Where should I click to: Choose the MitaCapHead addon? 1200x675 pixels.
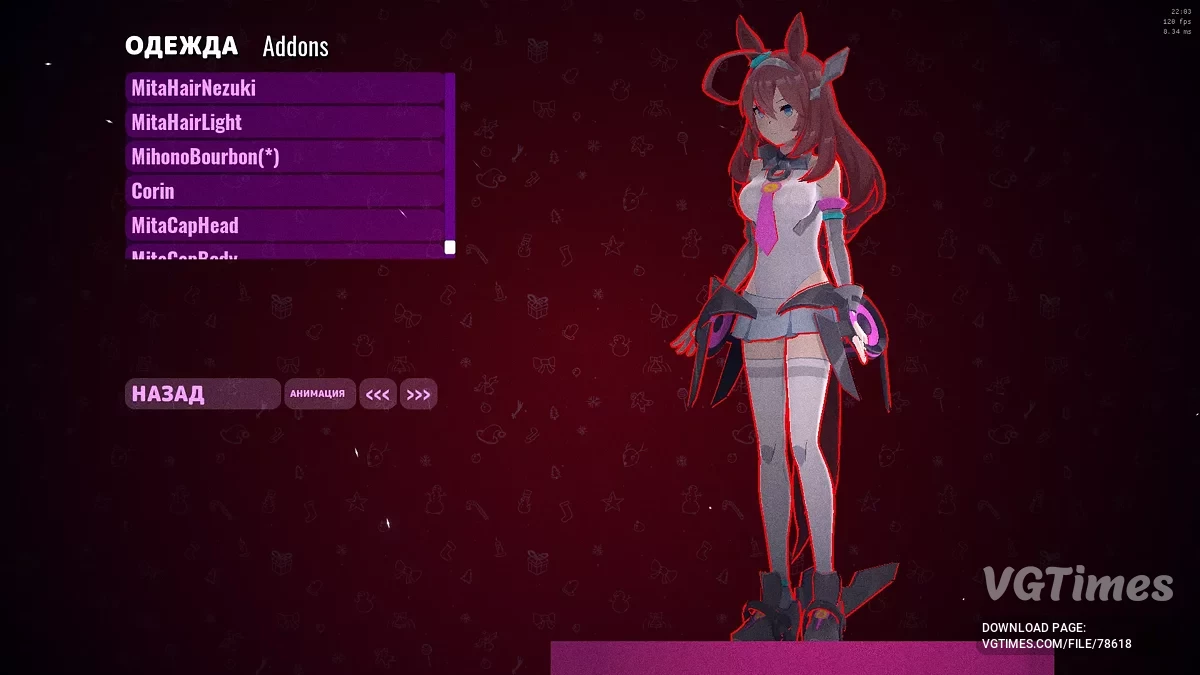click(x=285, y=225)
